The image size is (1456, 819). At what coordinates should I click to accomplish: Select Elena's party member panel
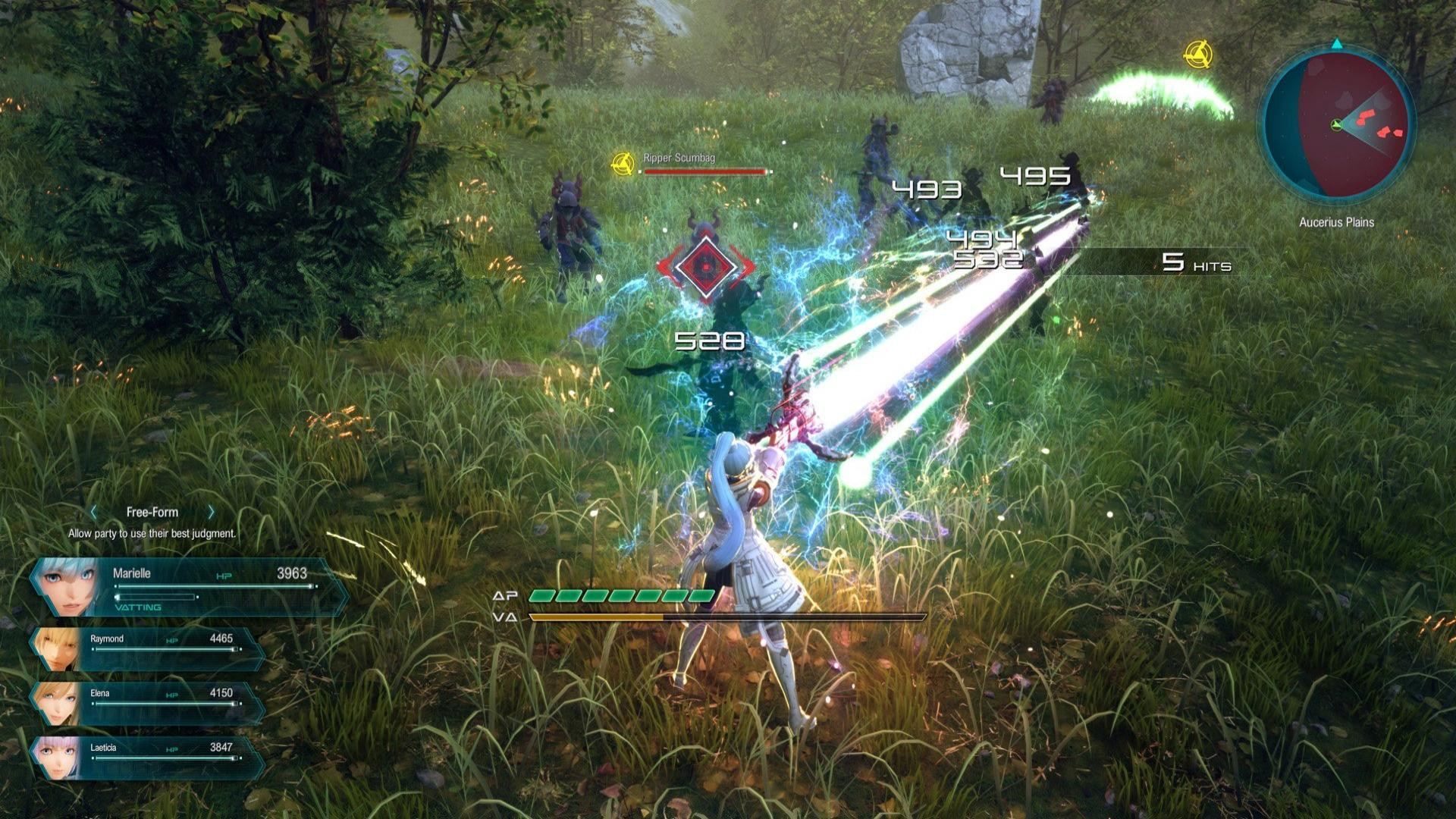coord(148,704)
